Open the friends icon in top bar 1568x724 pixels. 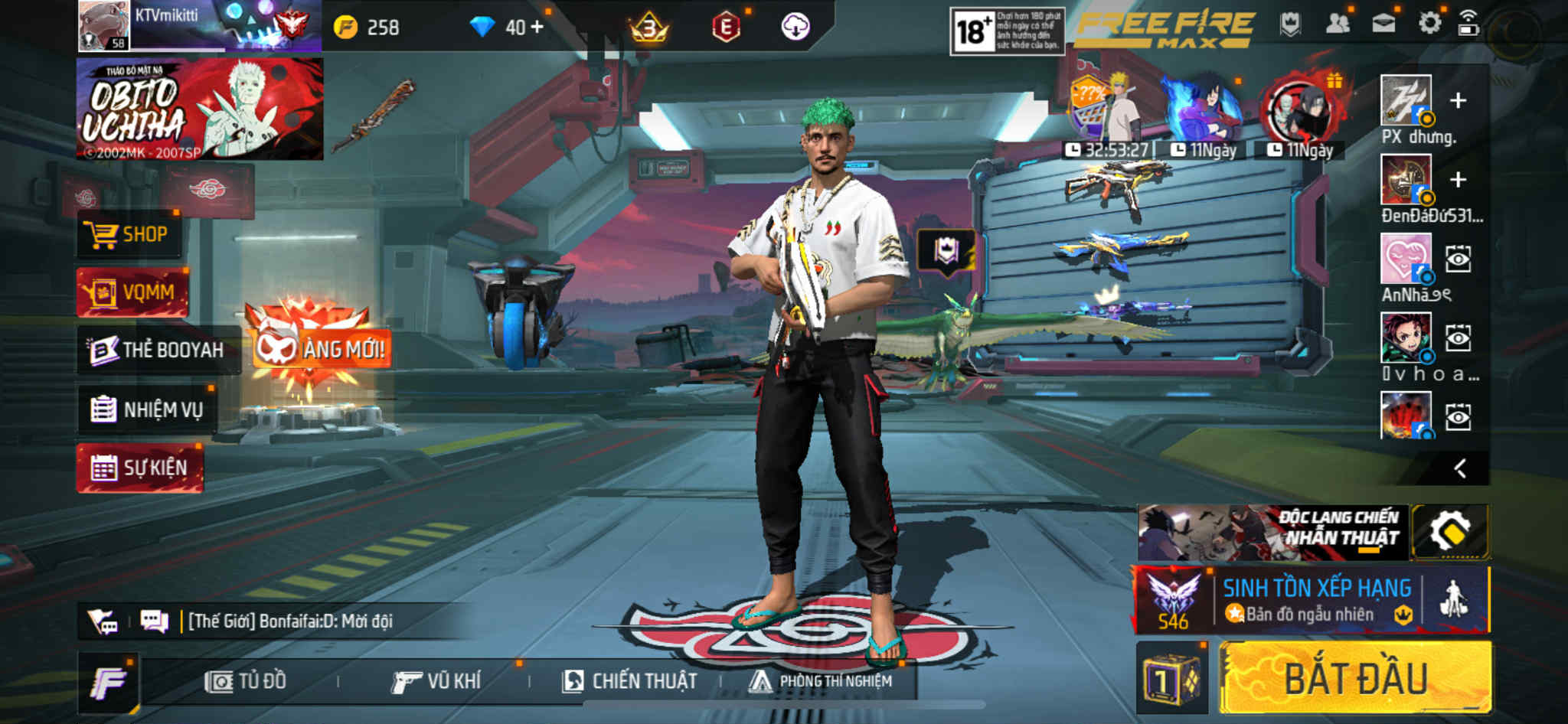tap(1337, 24)
